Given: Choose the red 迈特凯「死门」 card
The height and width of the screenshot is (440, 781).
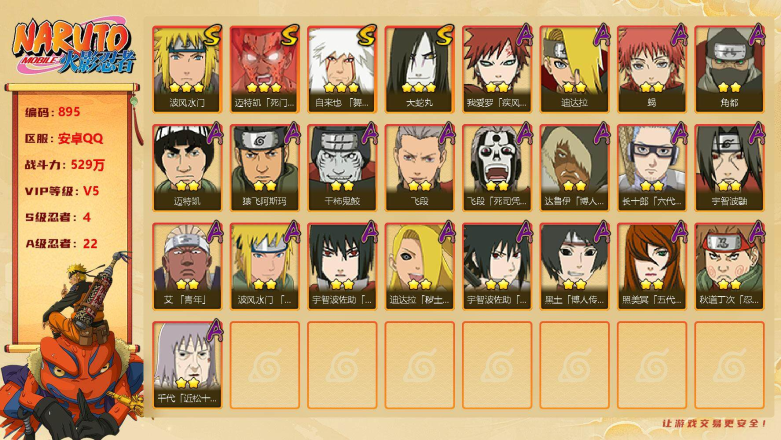Looking at the screenshot, I should pyautogui.click(x=264, y=66).
